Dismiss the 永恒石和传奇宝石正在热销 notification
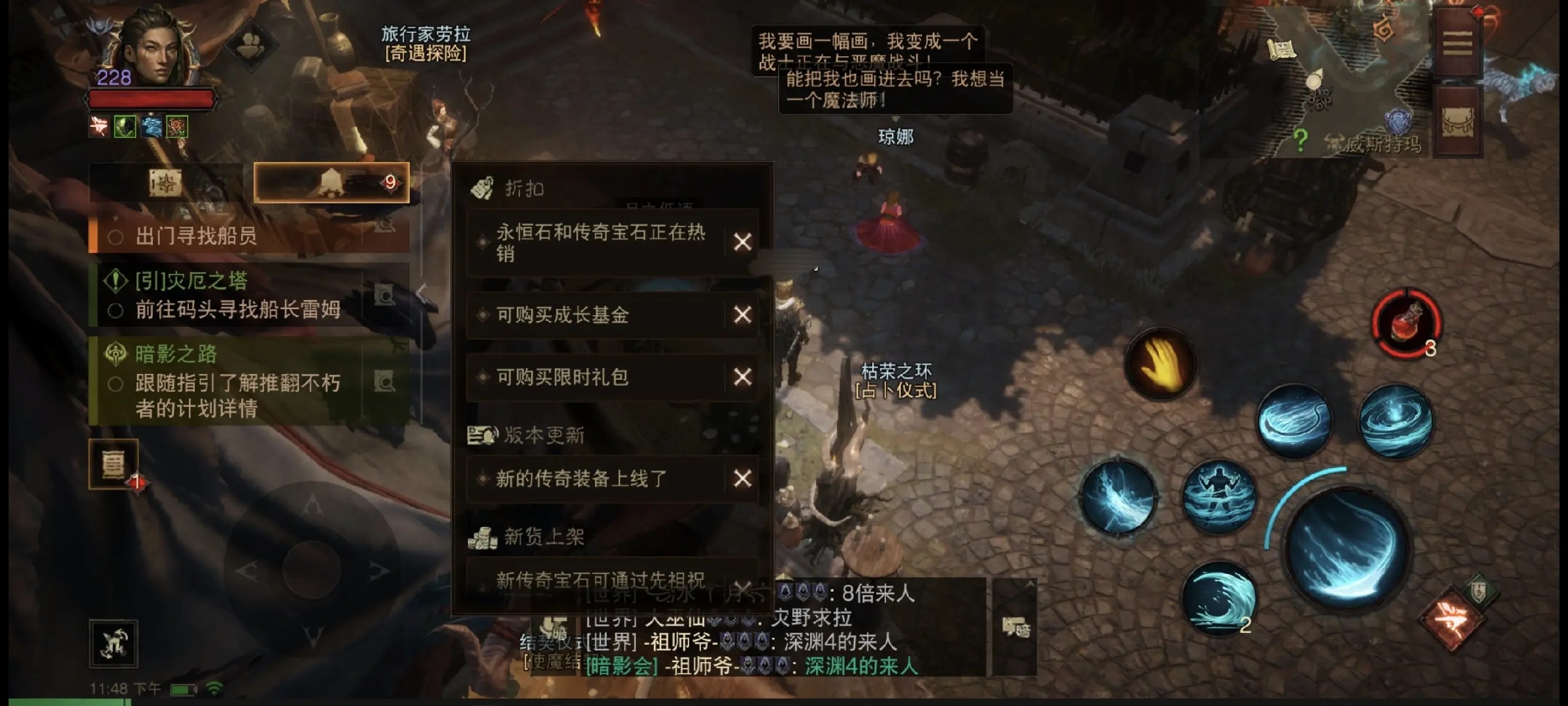Image resolution: width=1568 pixels, height=706 pixels. pos(742,243)
